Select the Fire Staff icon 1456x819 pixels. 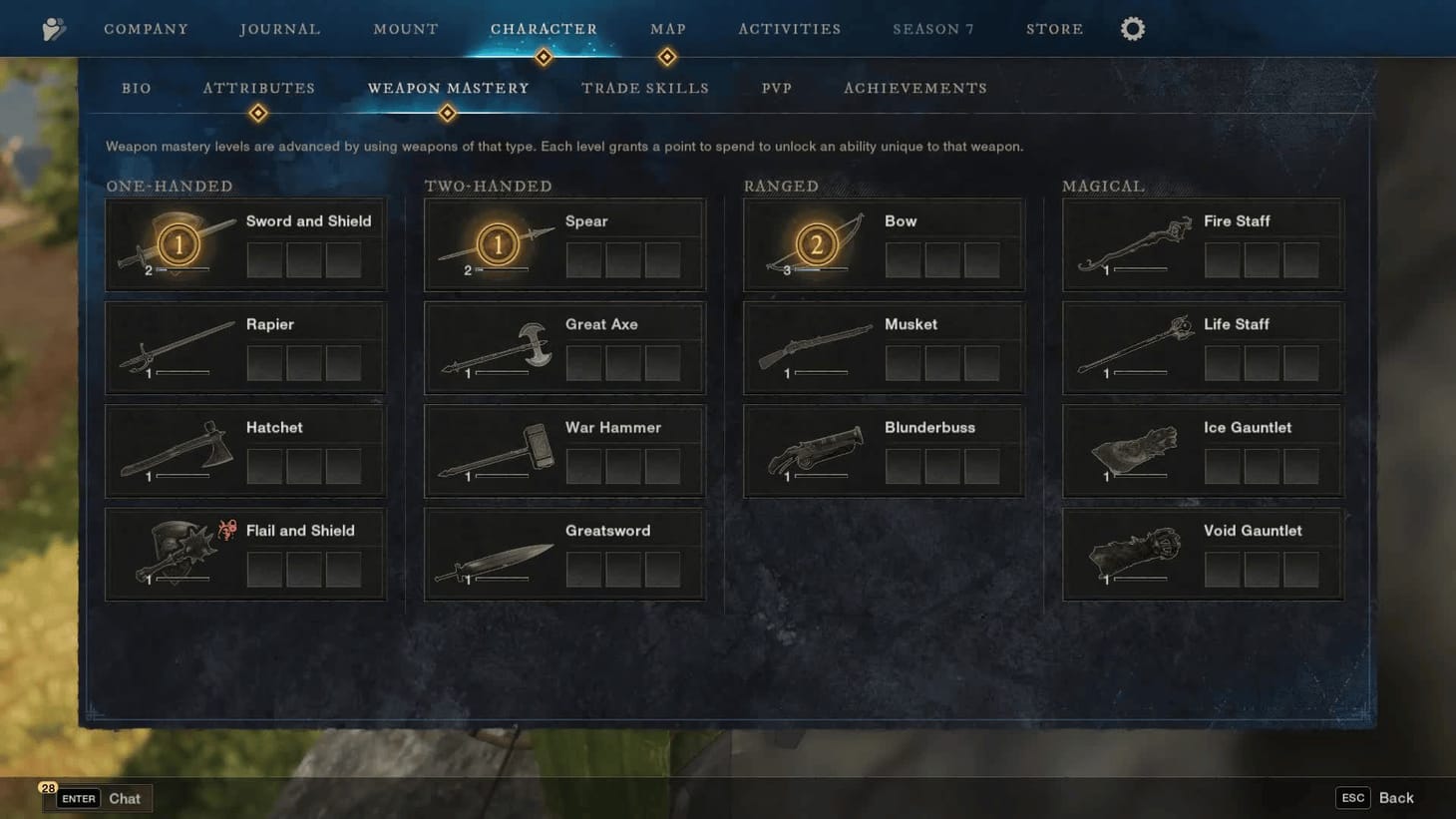point(1137,242)
